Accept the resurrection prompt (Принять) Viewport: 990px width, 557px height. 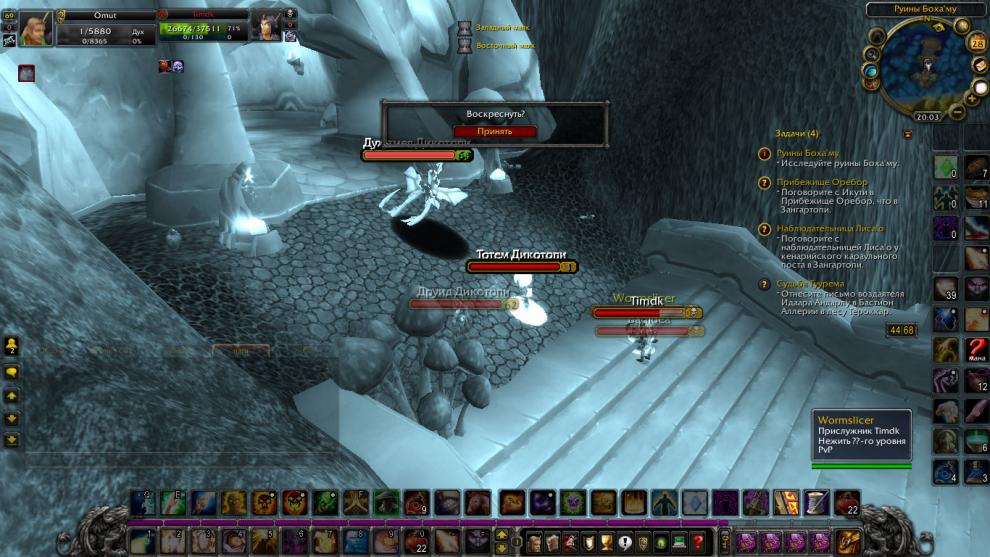pyautogui.click(x=495, y=131)
